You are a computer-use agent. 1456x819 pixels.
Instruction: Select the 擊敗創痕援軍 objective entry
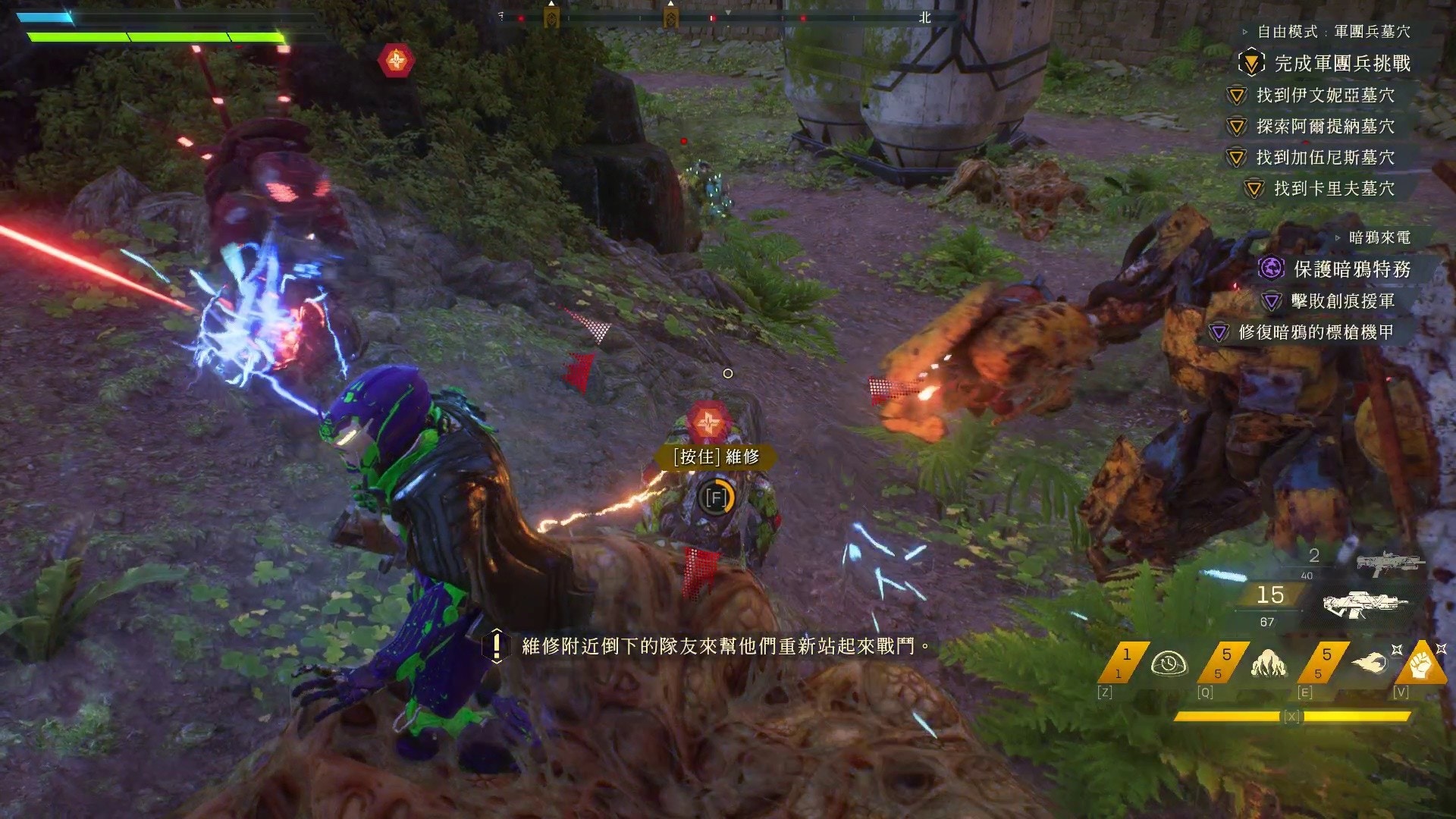point(1342,302)
